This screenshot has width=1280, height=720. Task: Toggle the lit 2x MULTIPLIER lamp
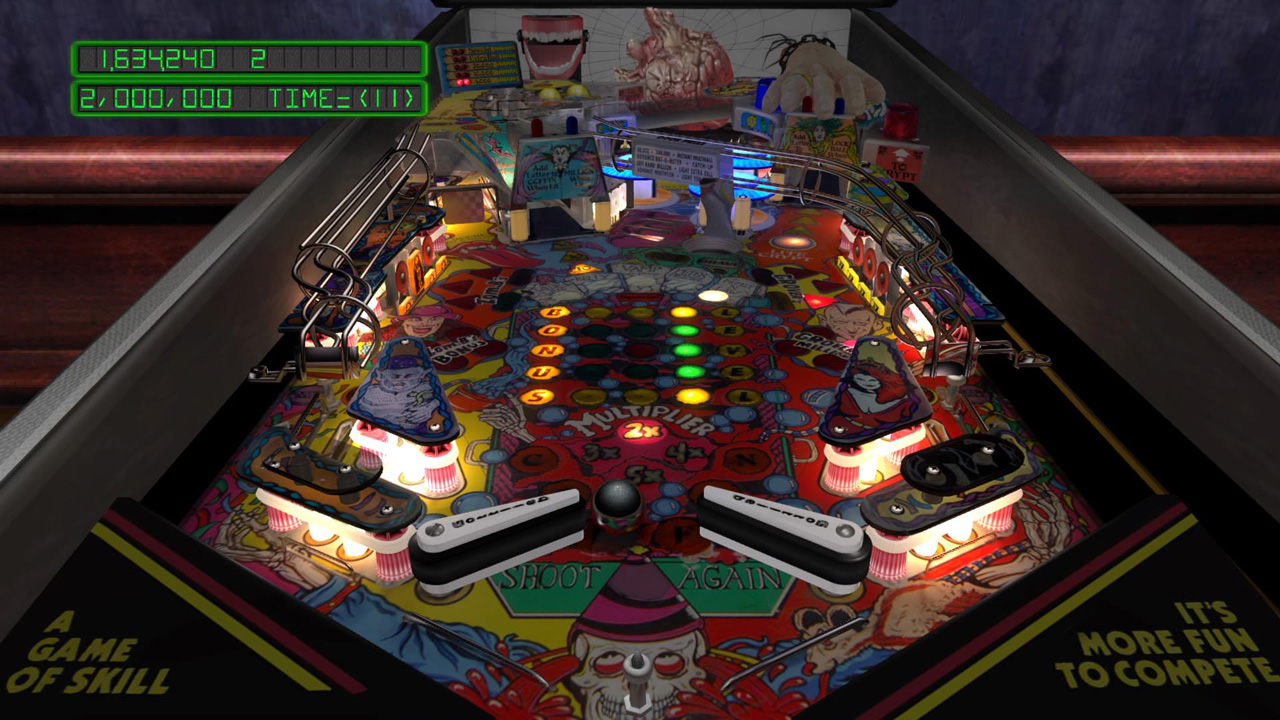pyautogui.click(x=640, y=430)
